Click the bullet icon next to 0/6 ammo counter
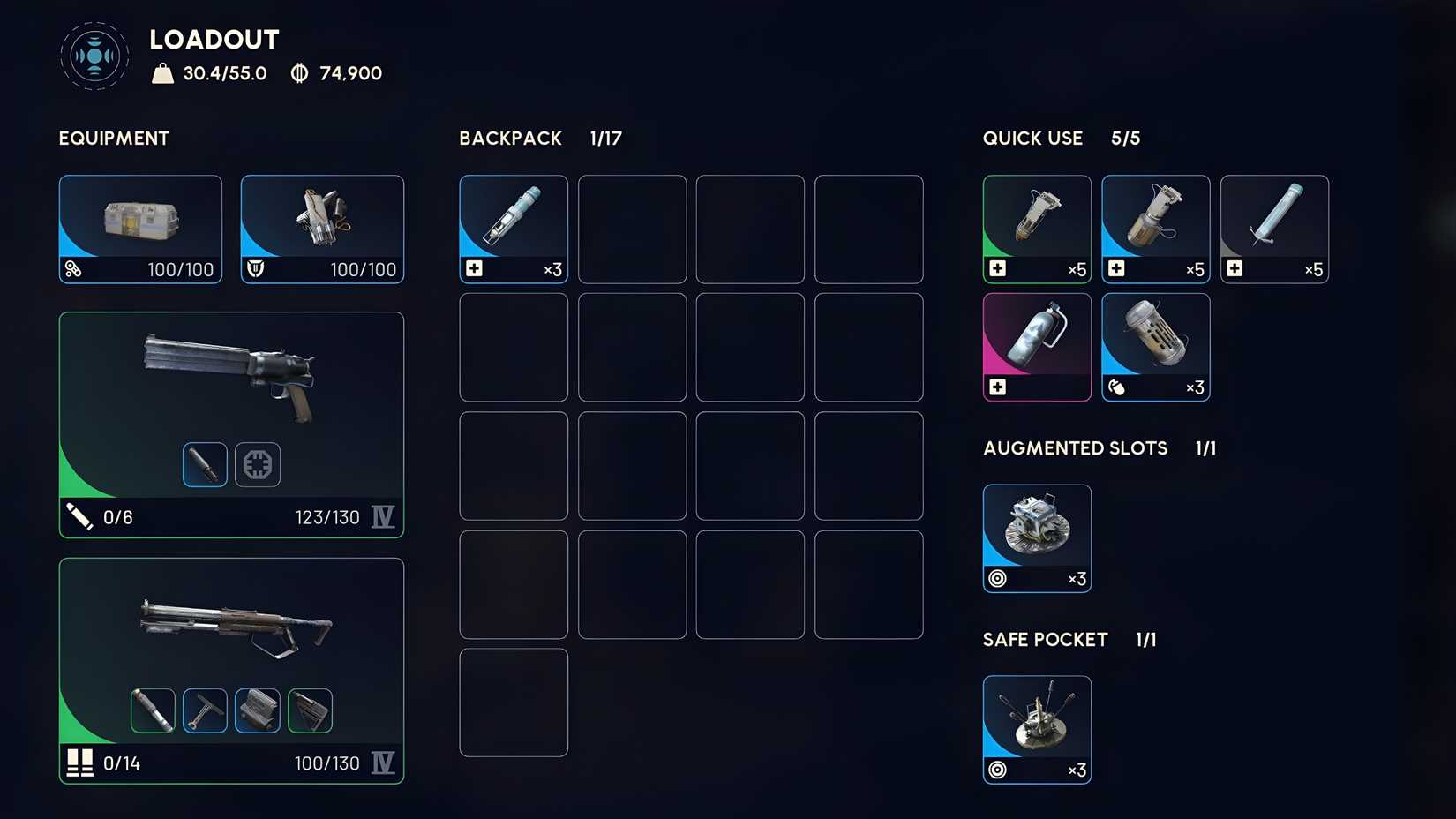 pyautogui.click(x=81, y=516)
